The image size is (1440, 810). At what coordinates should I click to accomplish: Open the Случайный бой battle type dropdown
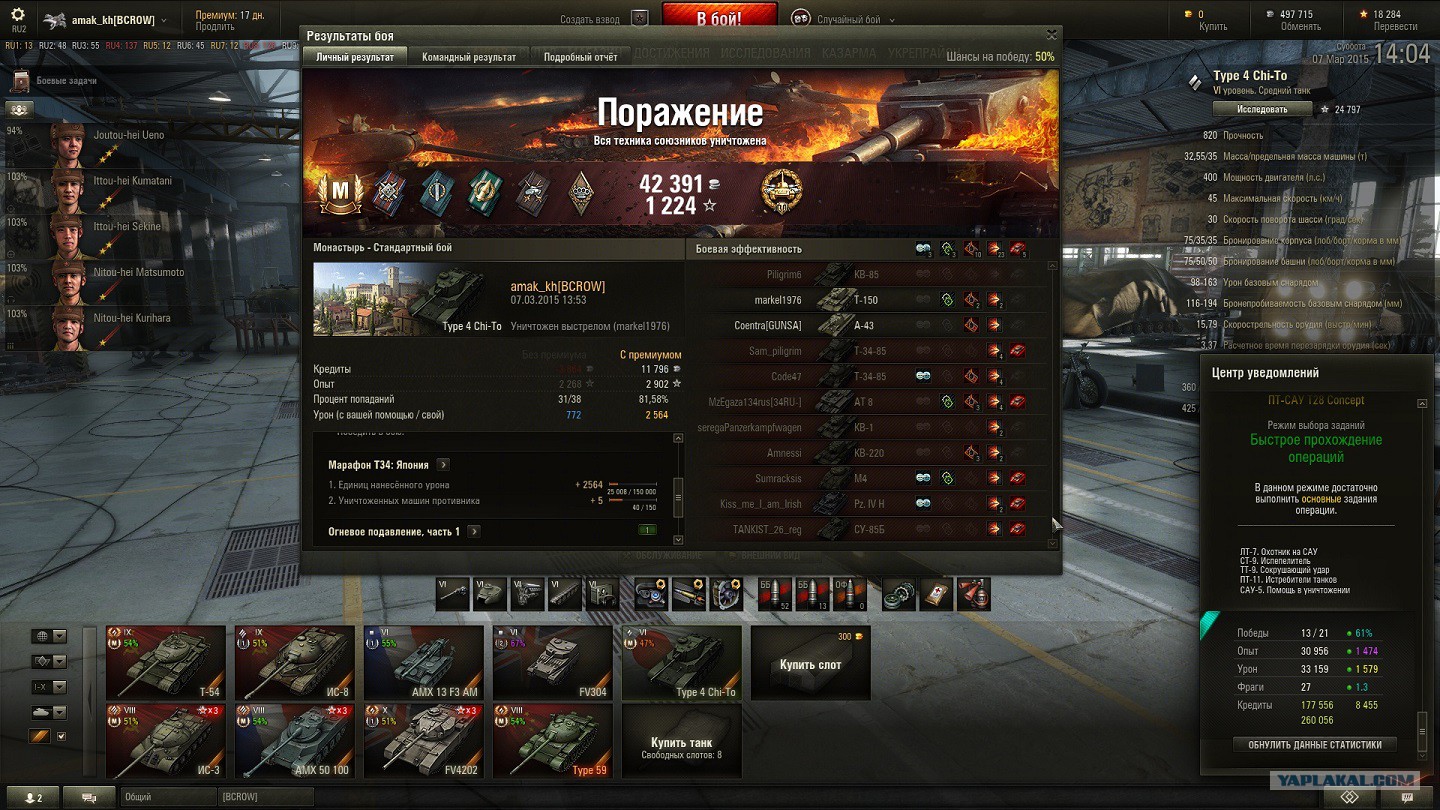pyautogui.click(x=843, y=19)
